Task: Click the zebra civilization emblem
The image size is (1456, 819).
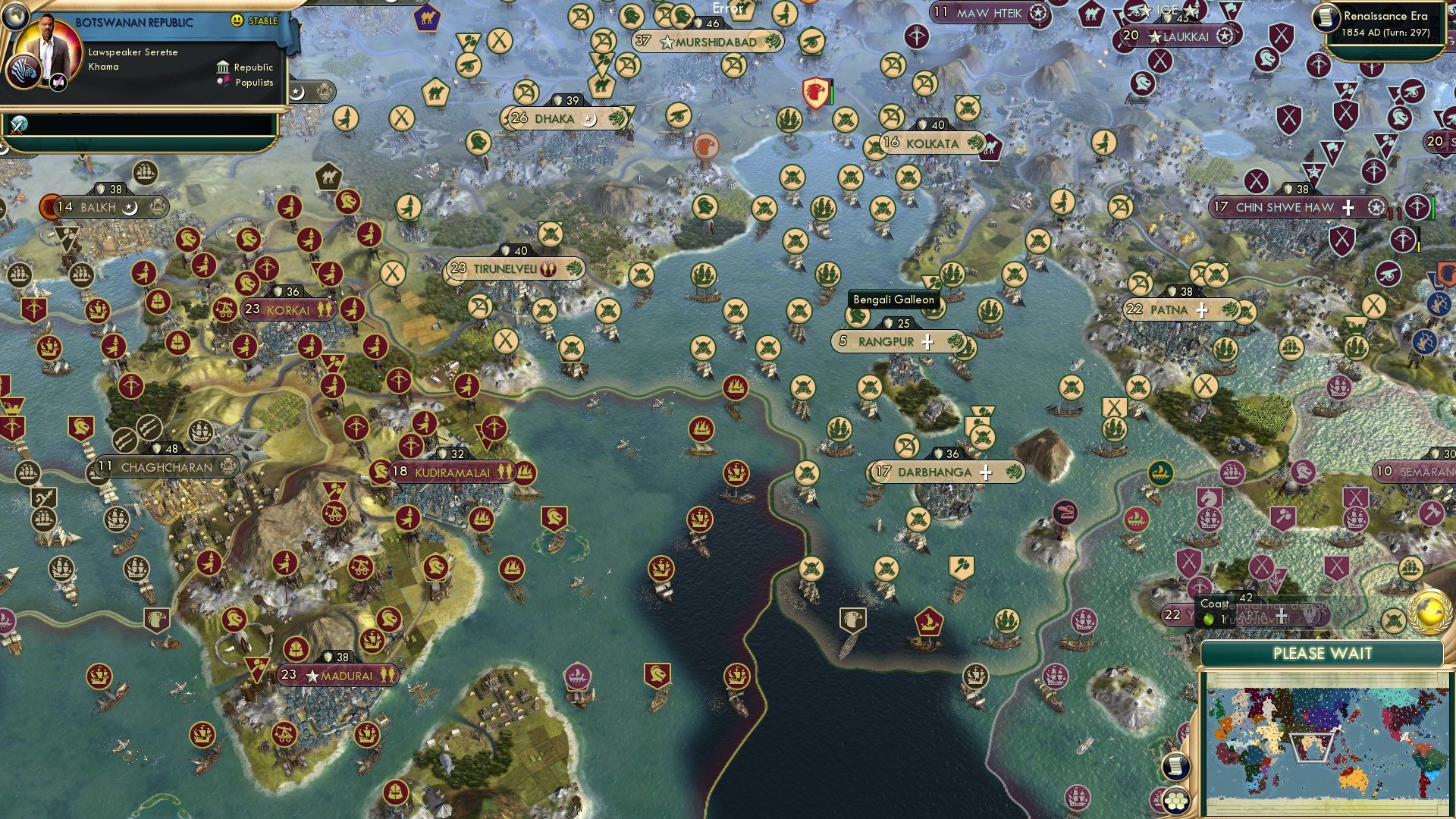Action: coord(22,71)
